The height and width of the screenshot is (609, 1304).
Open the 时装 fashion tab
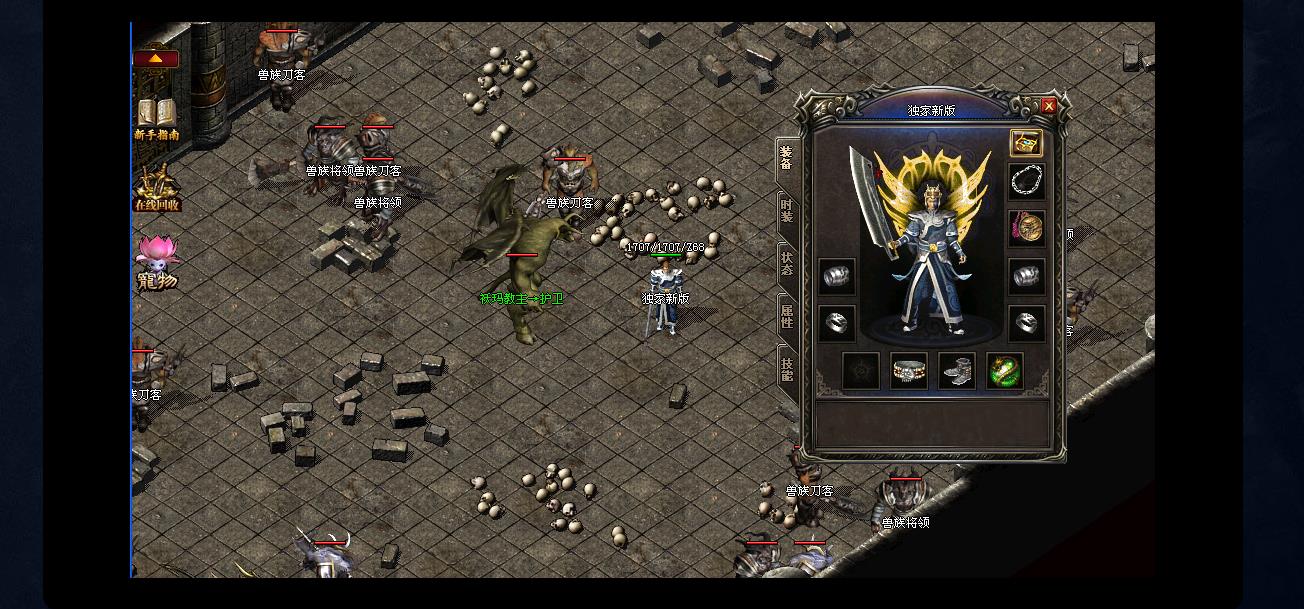tap(787, 211)
